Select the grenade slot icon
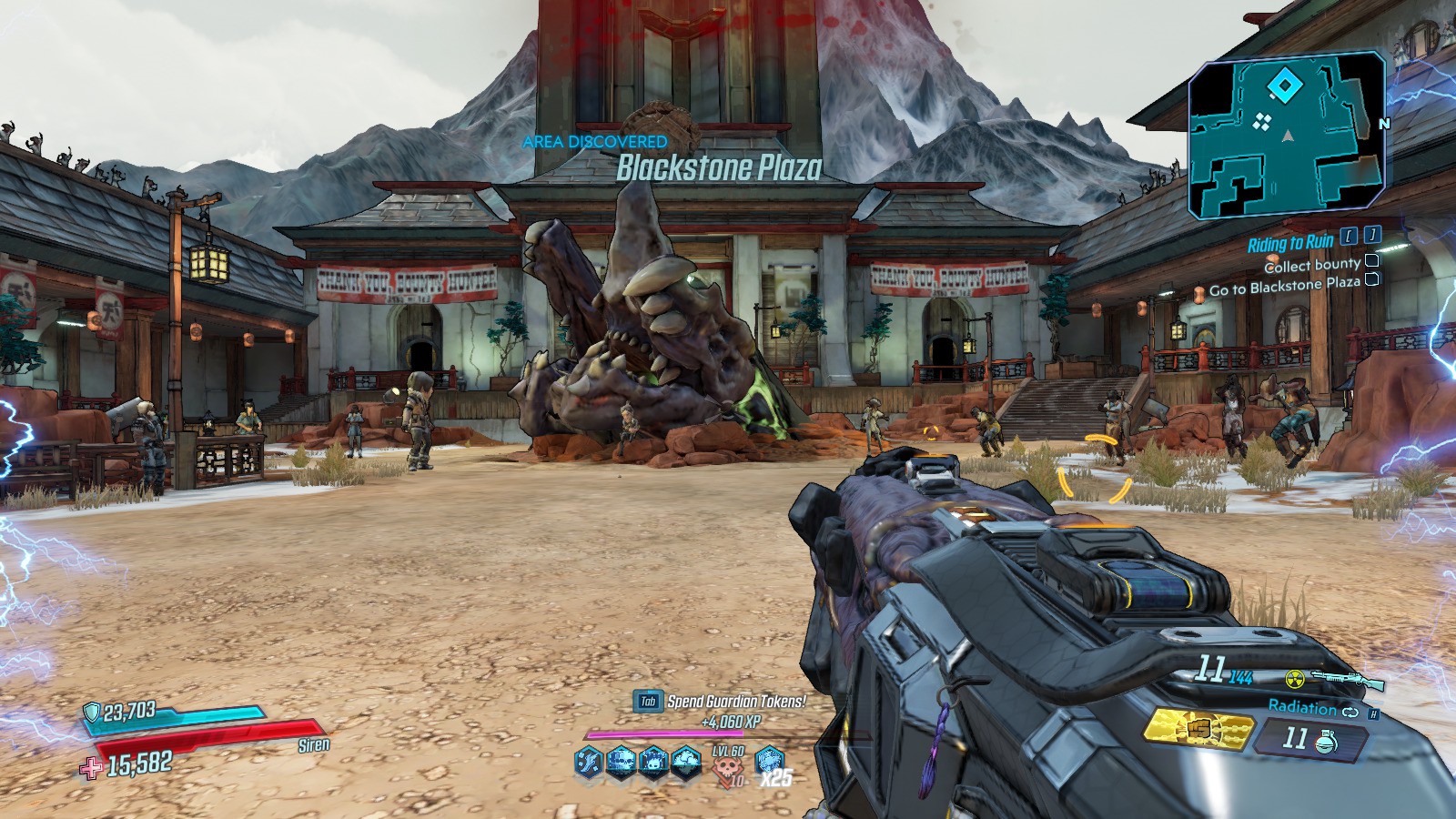The height and width of the screenshot is (819, 1456). (1320, 742)
